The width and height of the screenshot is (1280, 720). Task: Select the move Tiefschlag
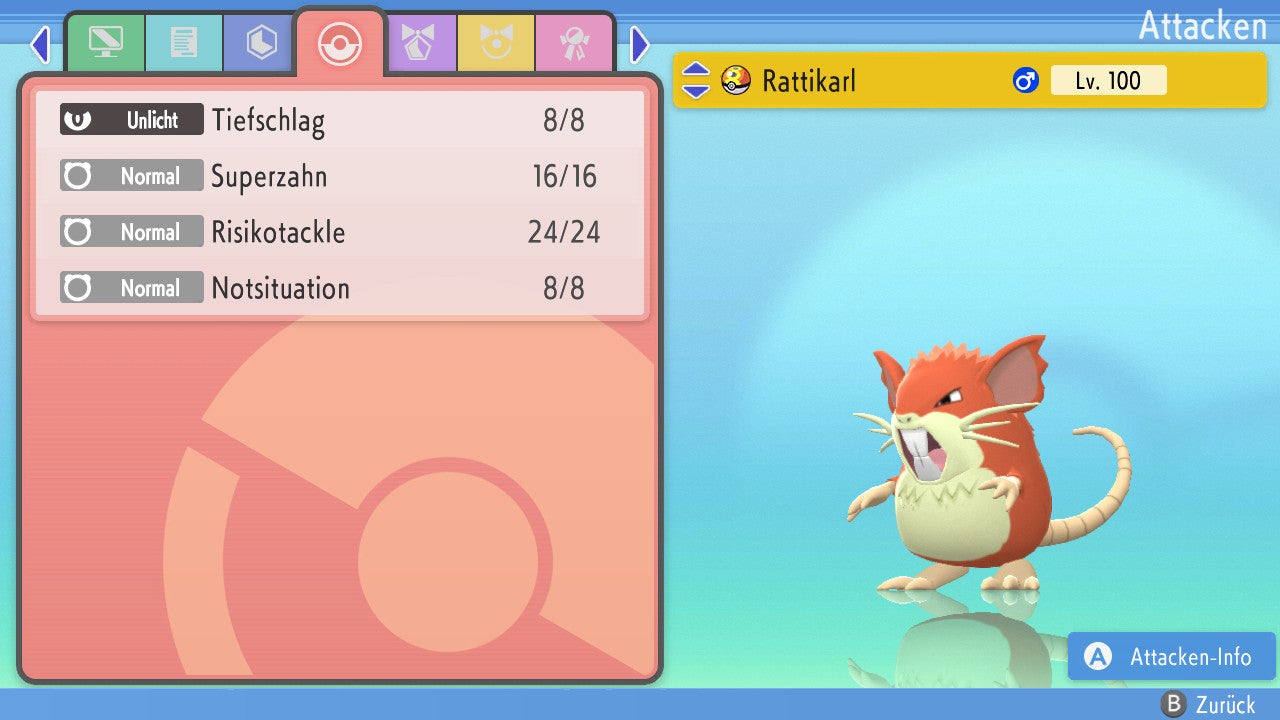(340, 121)
